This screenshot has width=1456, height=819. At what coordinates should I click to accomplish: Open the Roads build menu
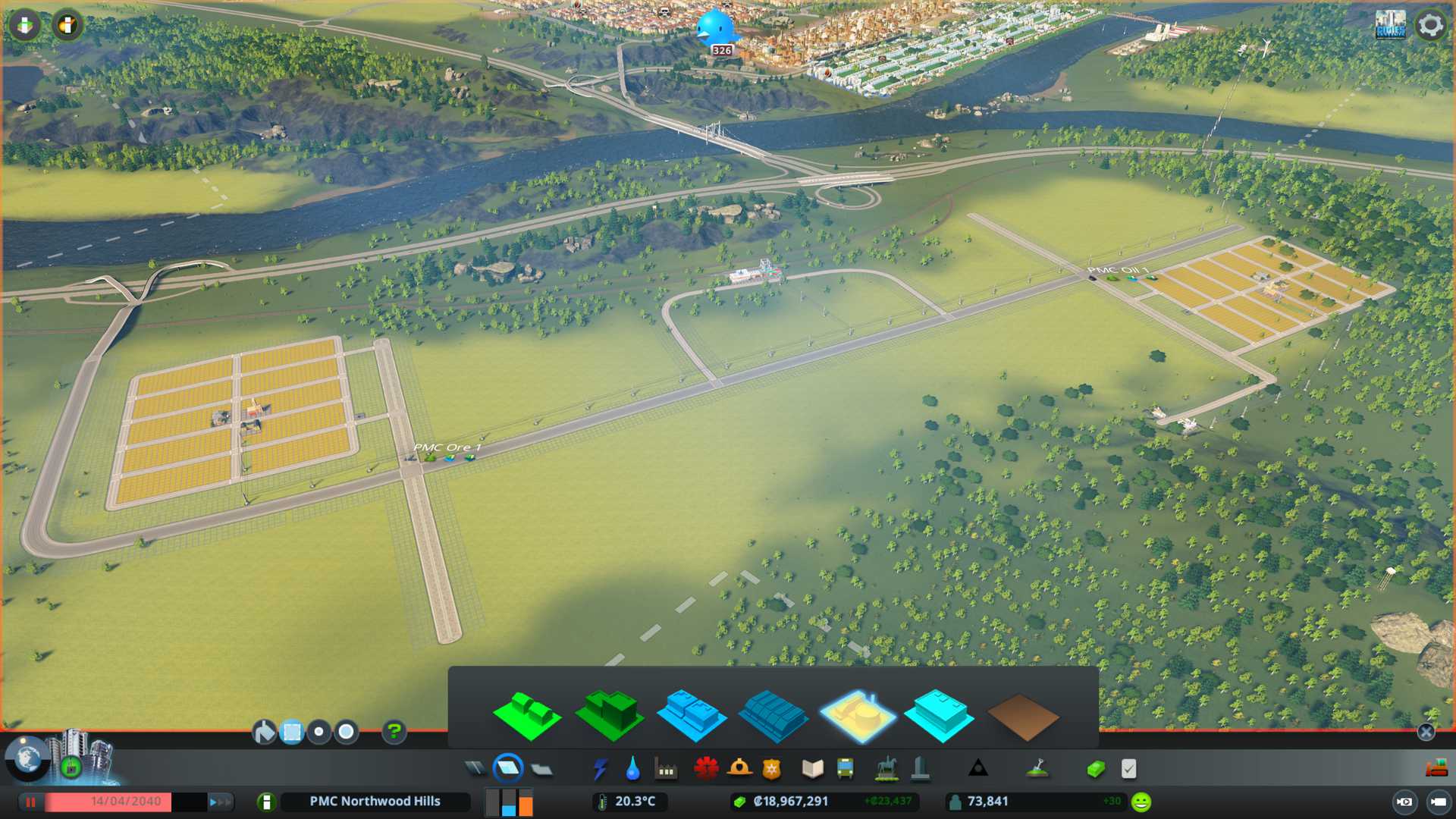coord(475,769)
